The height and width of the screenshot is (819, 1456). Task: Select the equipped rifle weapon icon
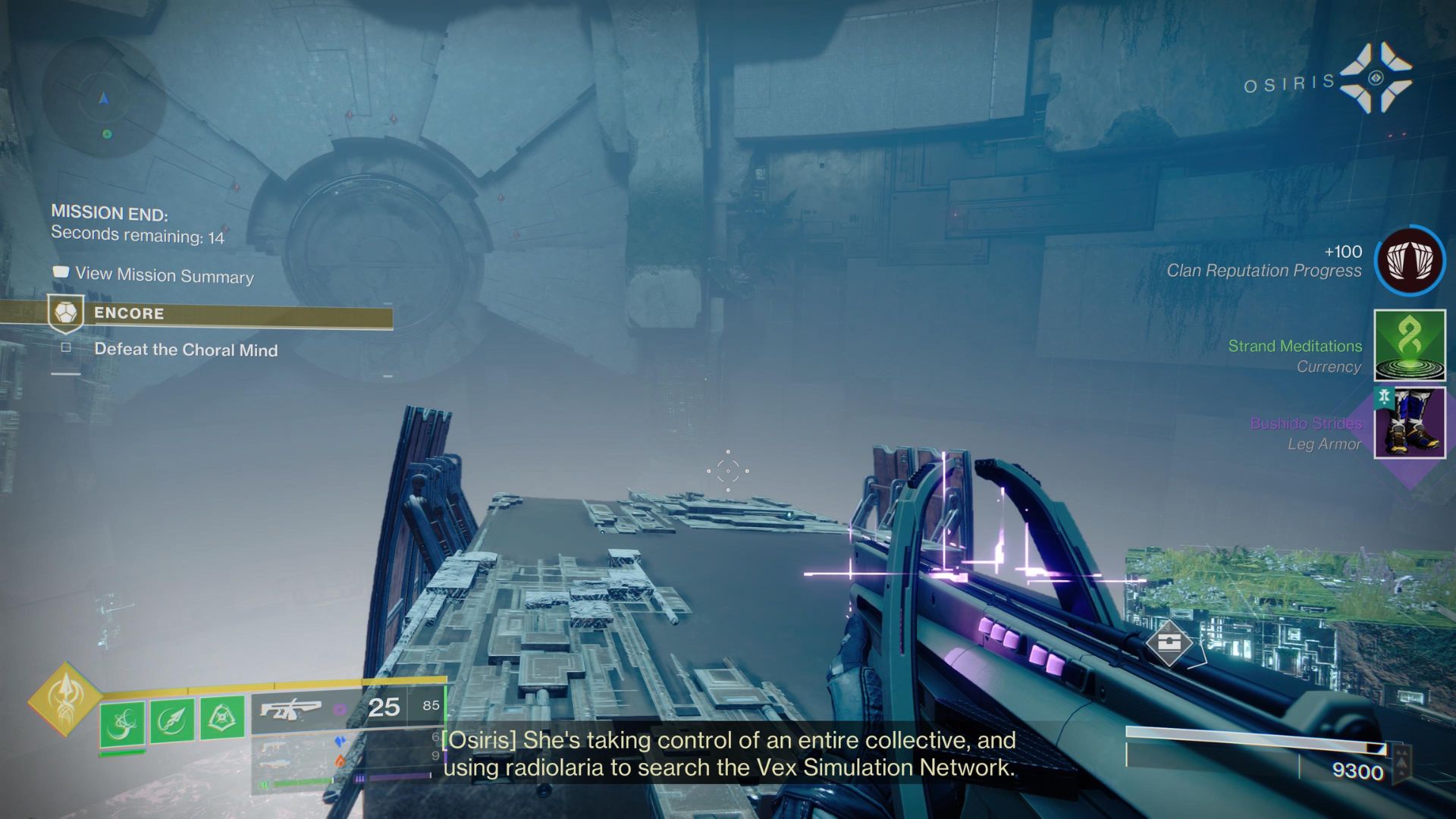click(290, 710)
